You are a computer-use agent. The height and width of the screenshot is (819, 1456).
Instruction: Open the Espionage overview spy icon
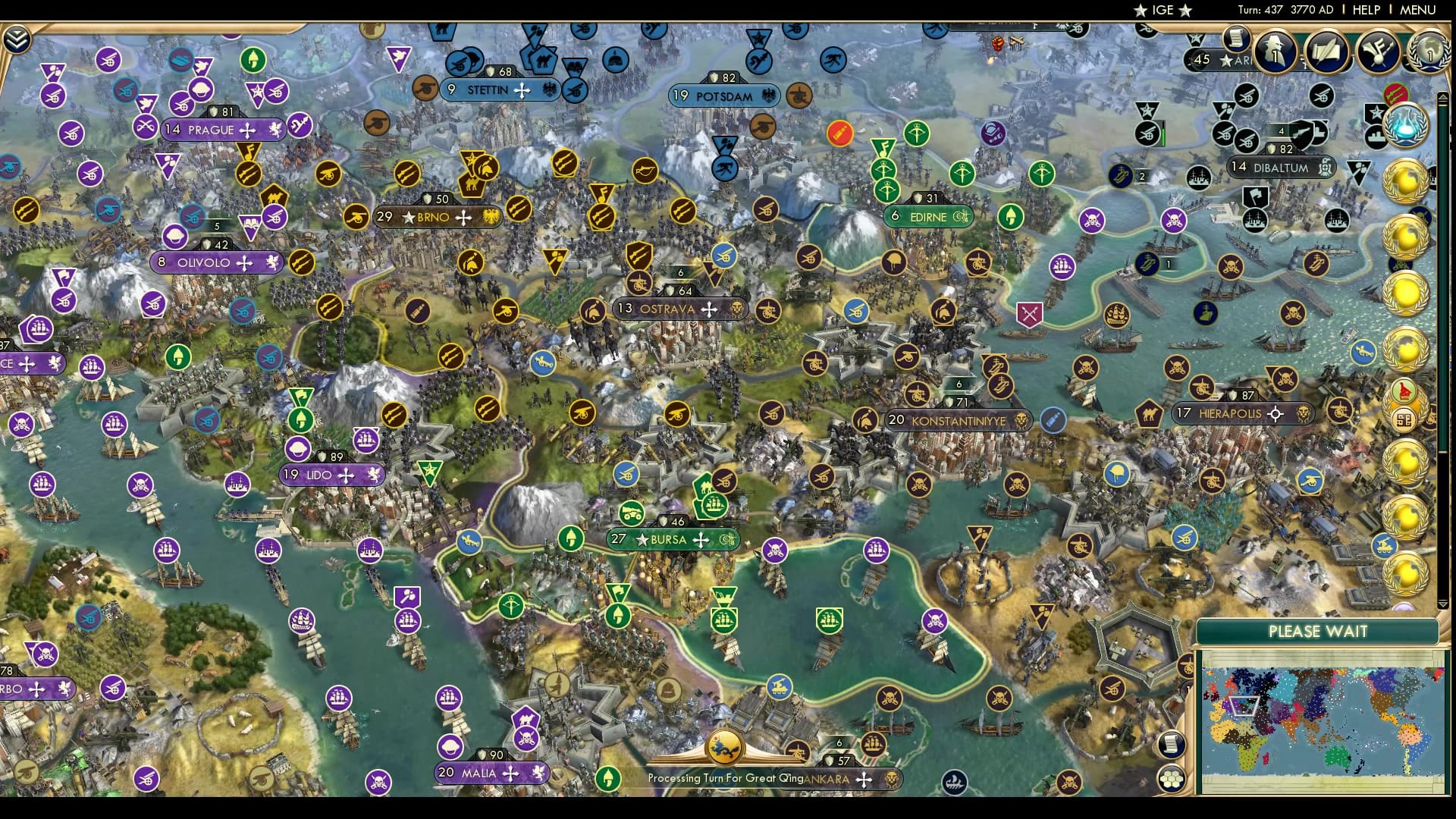coord(1276,50)
